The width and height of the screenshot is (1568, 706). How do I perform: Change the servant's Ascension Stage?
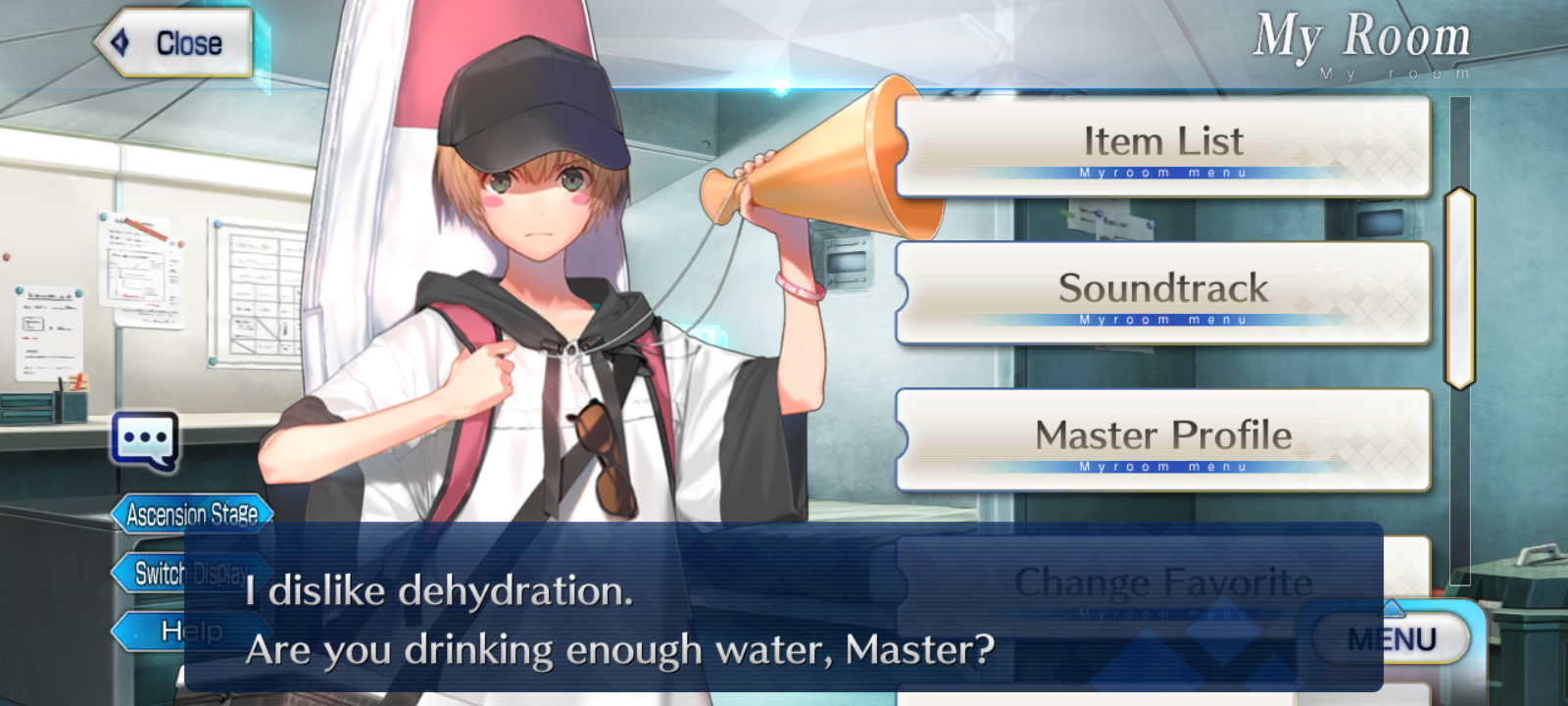point(191,514)
